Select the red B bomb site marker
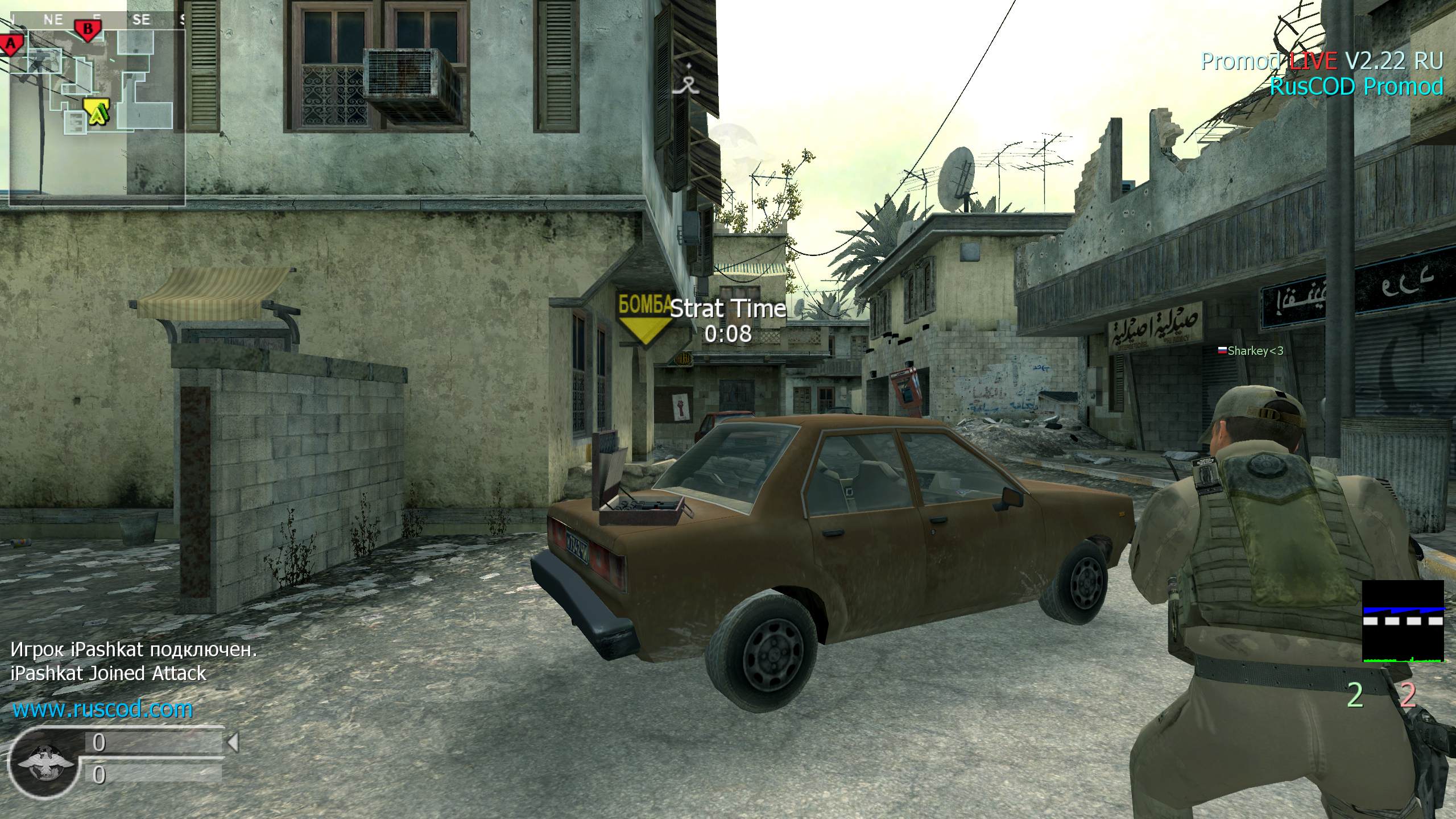Viewport: 1456px width, 819px height. [88, 29]
